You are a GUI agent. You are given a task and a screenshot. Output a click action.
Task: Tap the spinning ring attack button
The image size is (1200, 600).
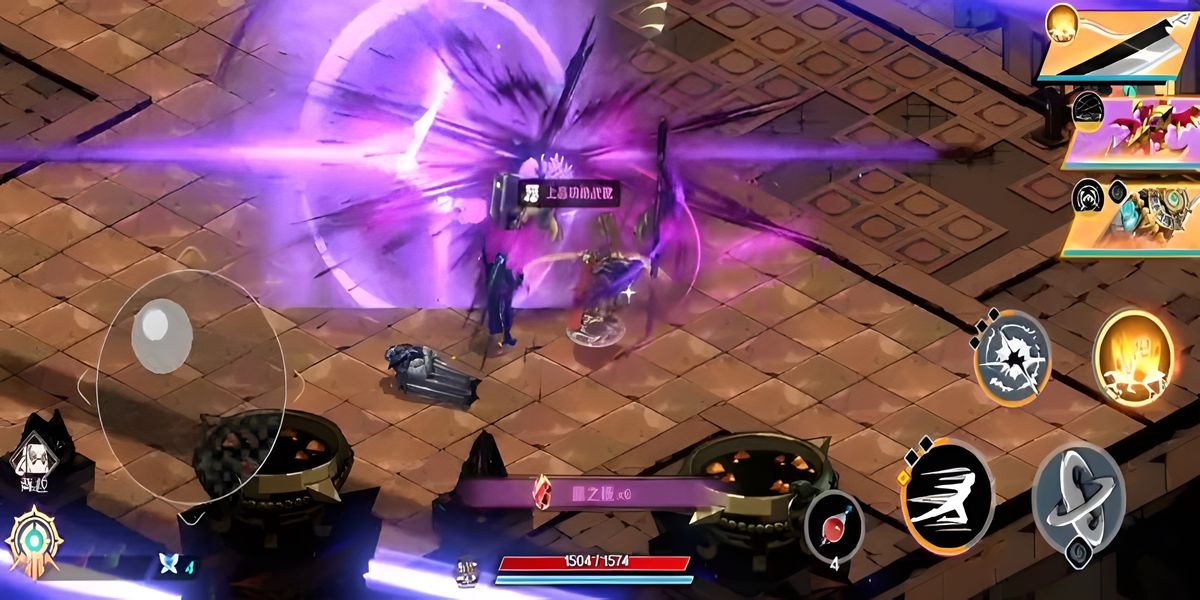tap(1078, 498)
